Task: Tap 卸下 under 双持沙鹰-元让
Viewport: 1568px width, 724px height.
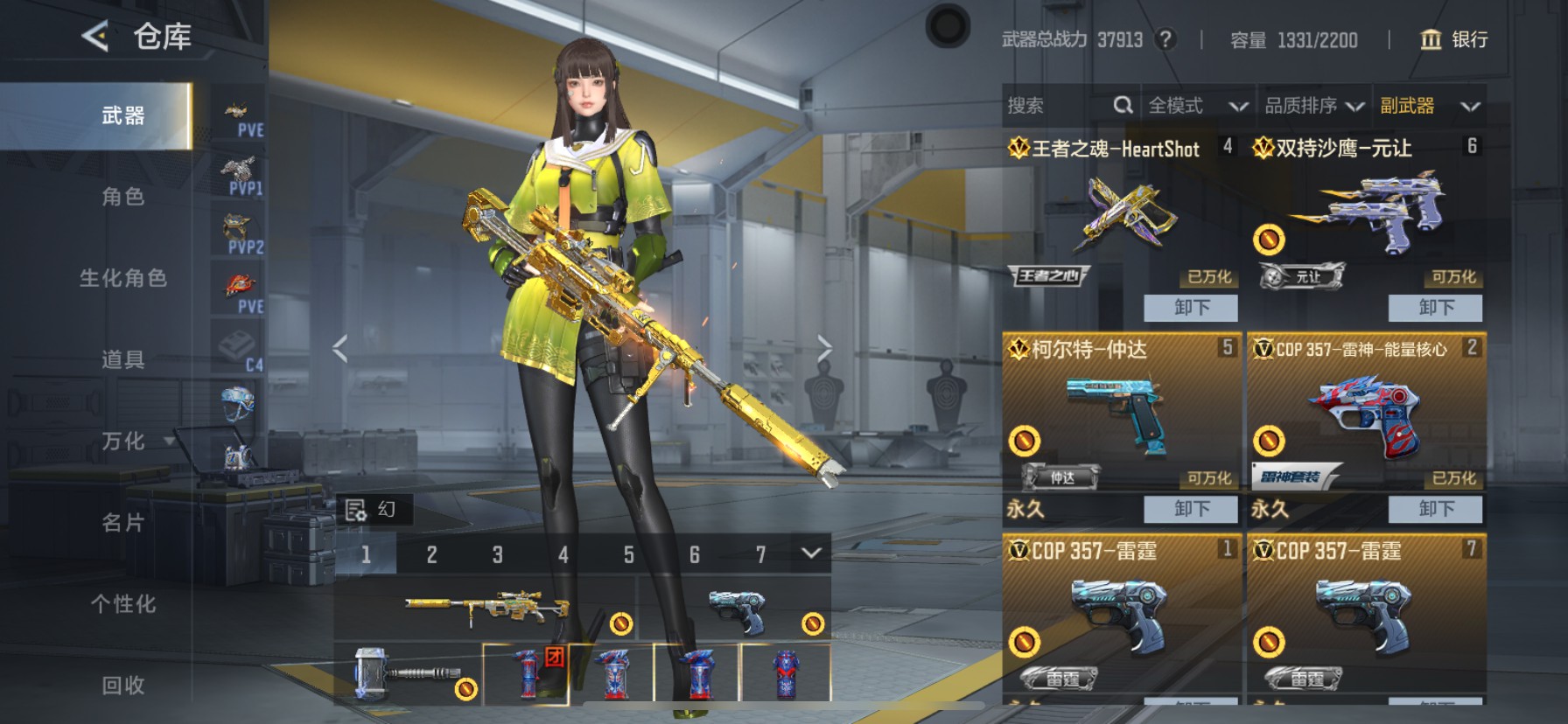Action: click(x=1435, y=308)
